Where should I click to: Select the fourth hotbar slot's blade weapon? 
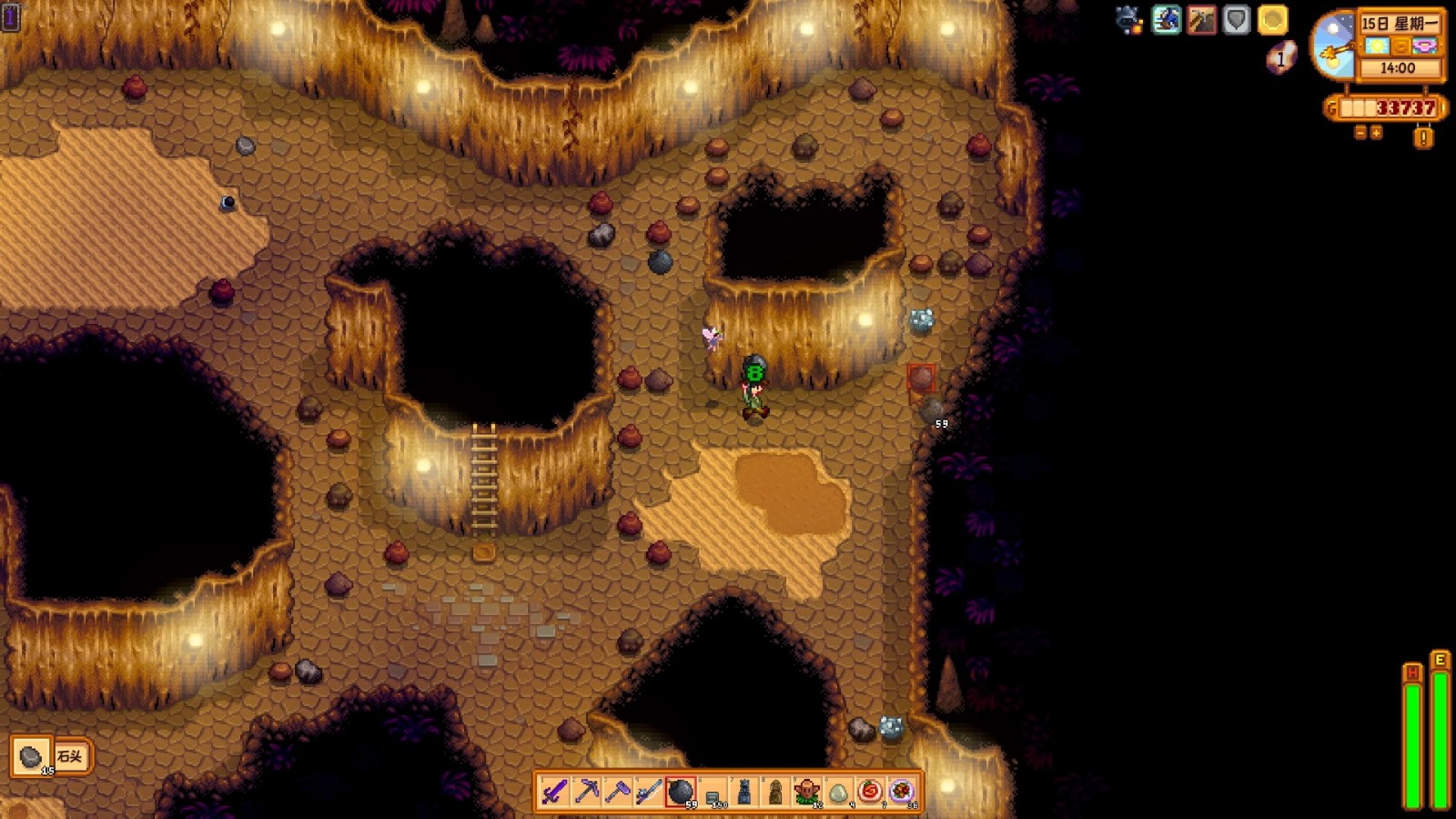pos(649,792)
